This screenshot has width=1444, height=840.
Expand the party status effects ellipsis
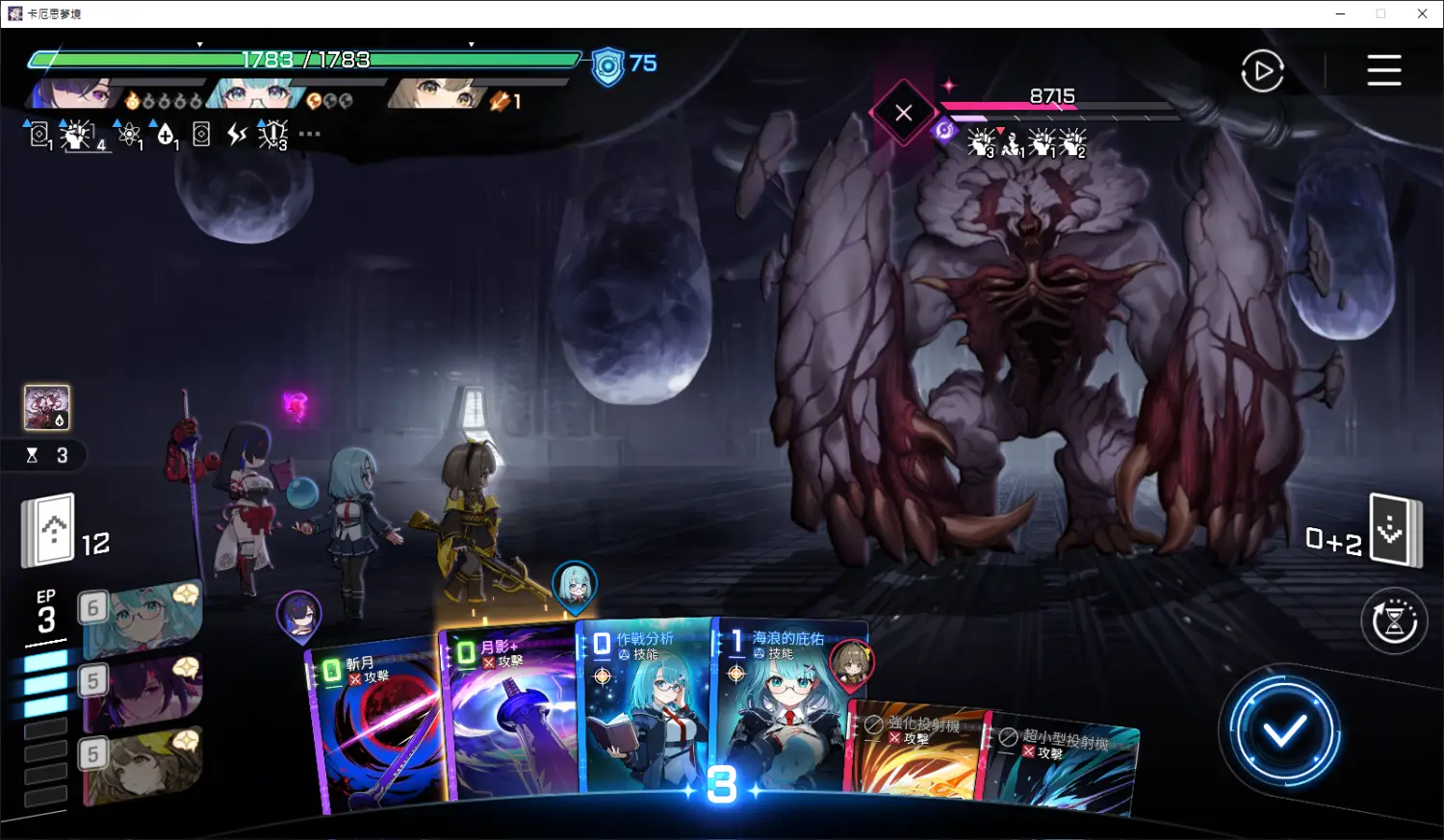pyautogui.click(x=309, y=135)
